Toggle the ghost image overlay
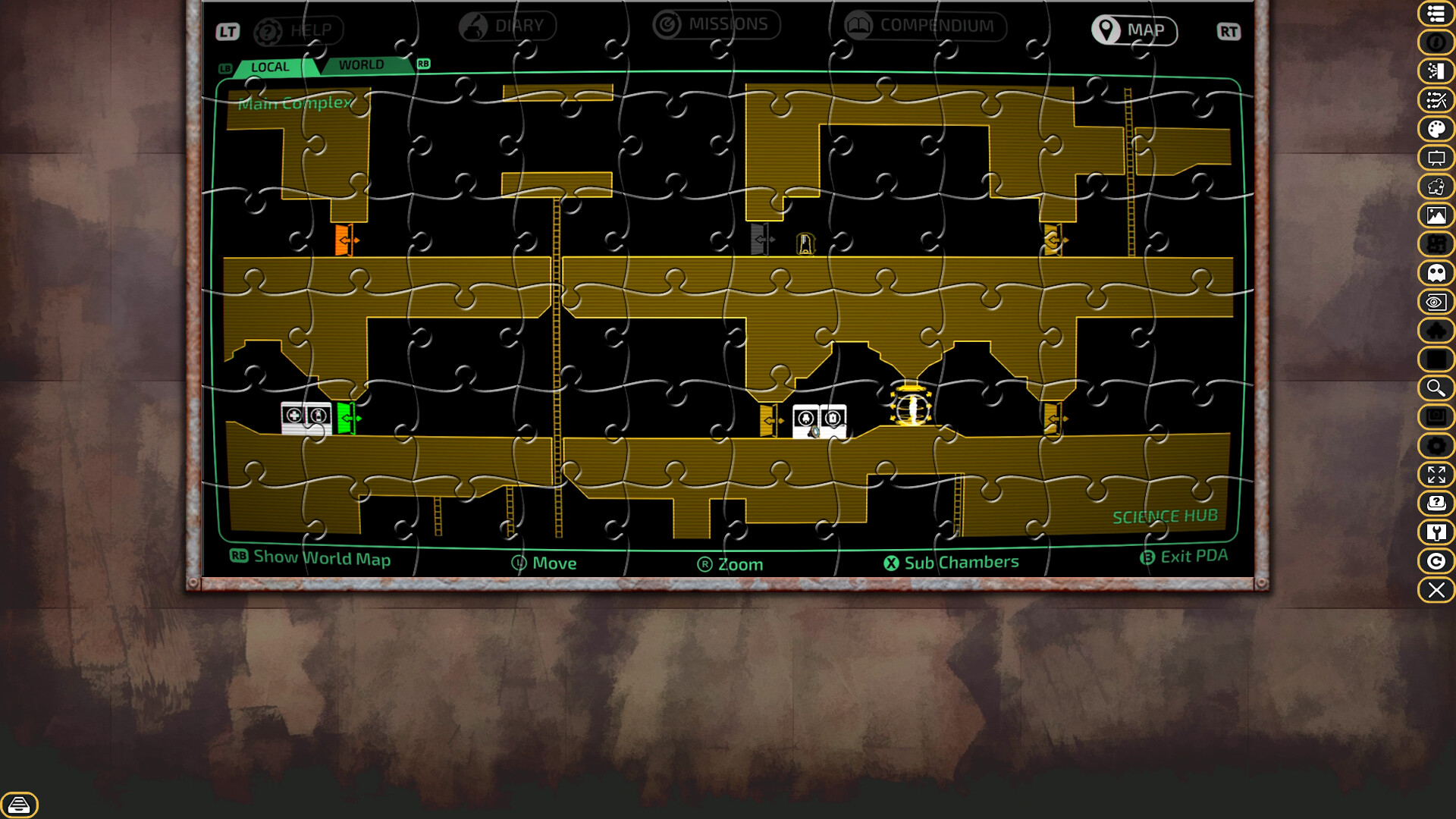Image resolution: width=1456 pixels, height=819 pixels. click(1436, 273)
